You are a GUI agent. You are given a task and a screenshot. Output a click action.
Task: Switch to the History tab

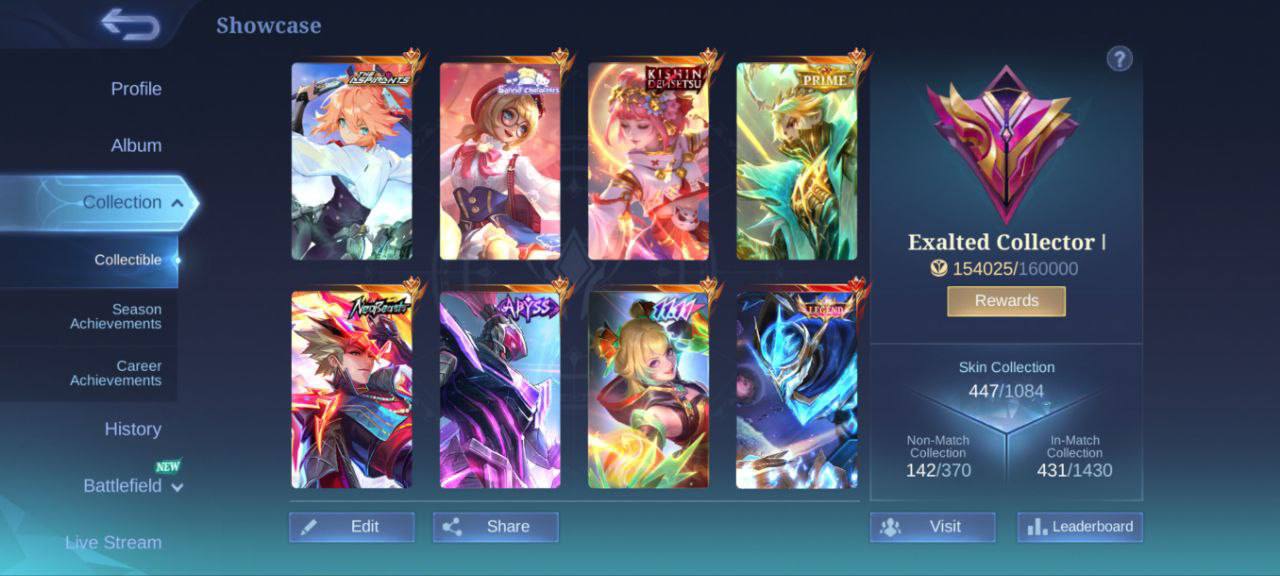coord(133,429)
